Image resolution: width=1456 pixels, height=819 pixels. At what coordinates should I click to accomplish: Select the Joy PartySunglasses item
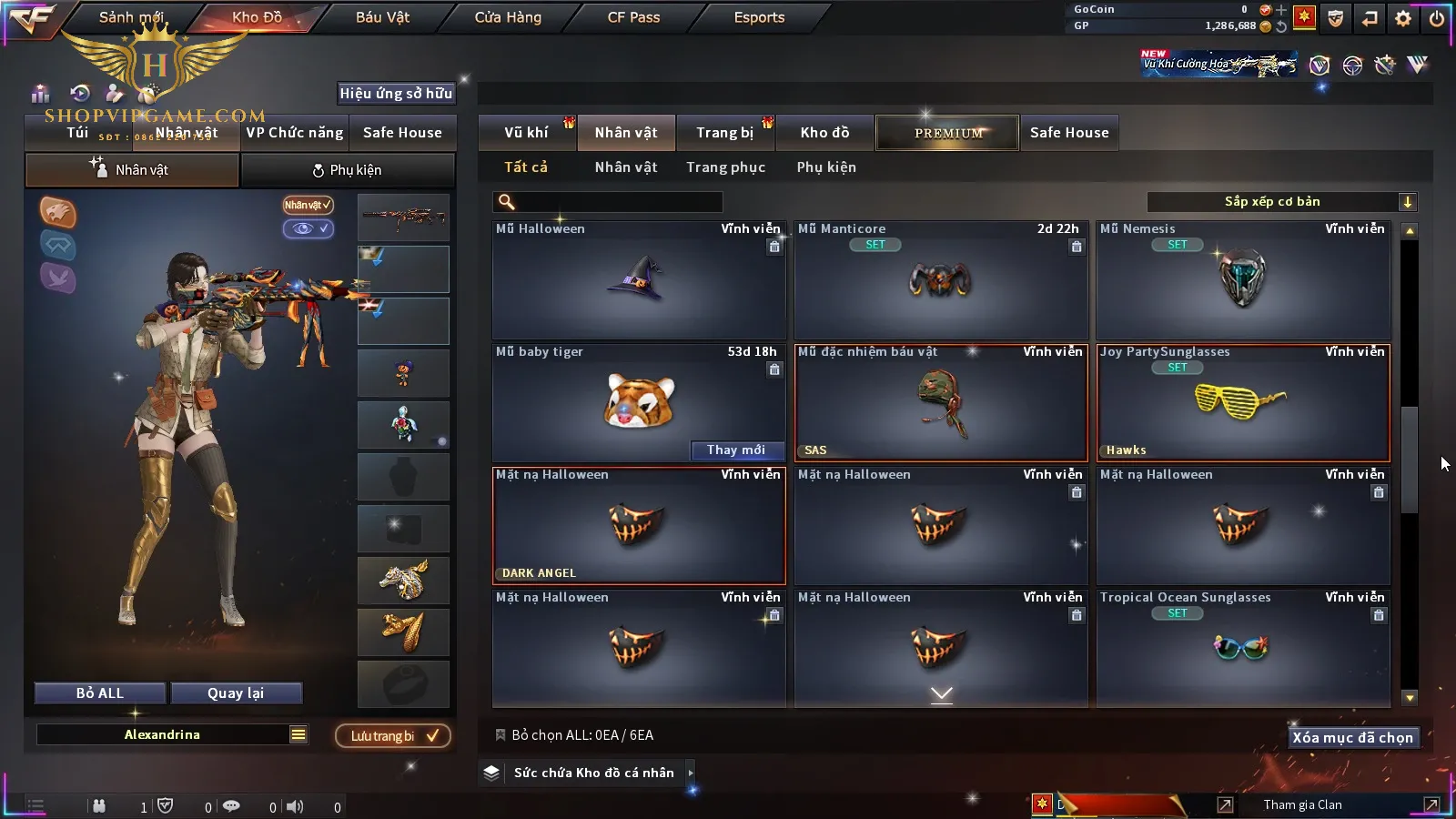[x=1242, y=402]
